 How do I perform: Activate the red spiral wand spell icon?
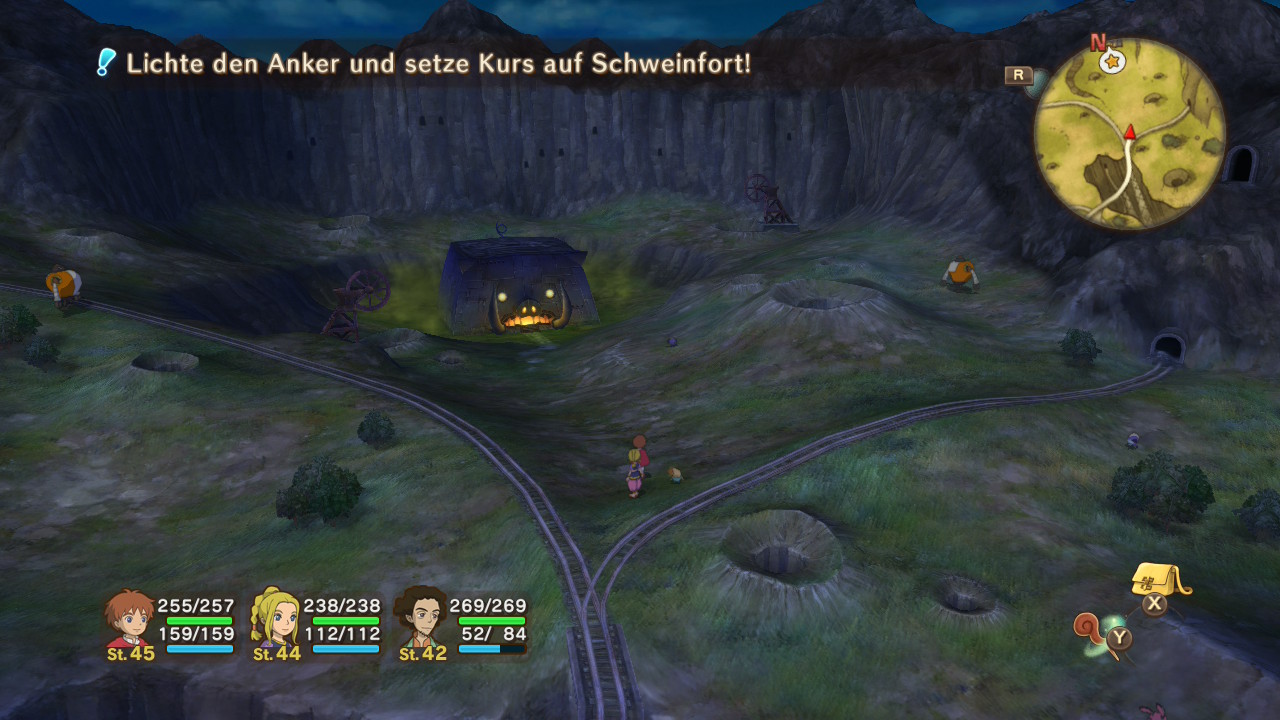coord(1088,630)
